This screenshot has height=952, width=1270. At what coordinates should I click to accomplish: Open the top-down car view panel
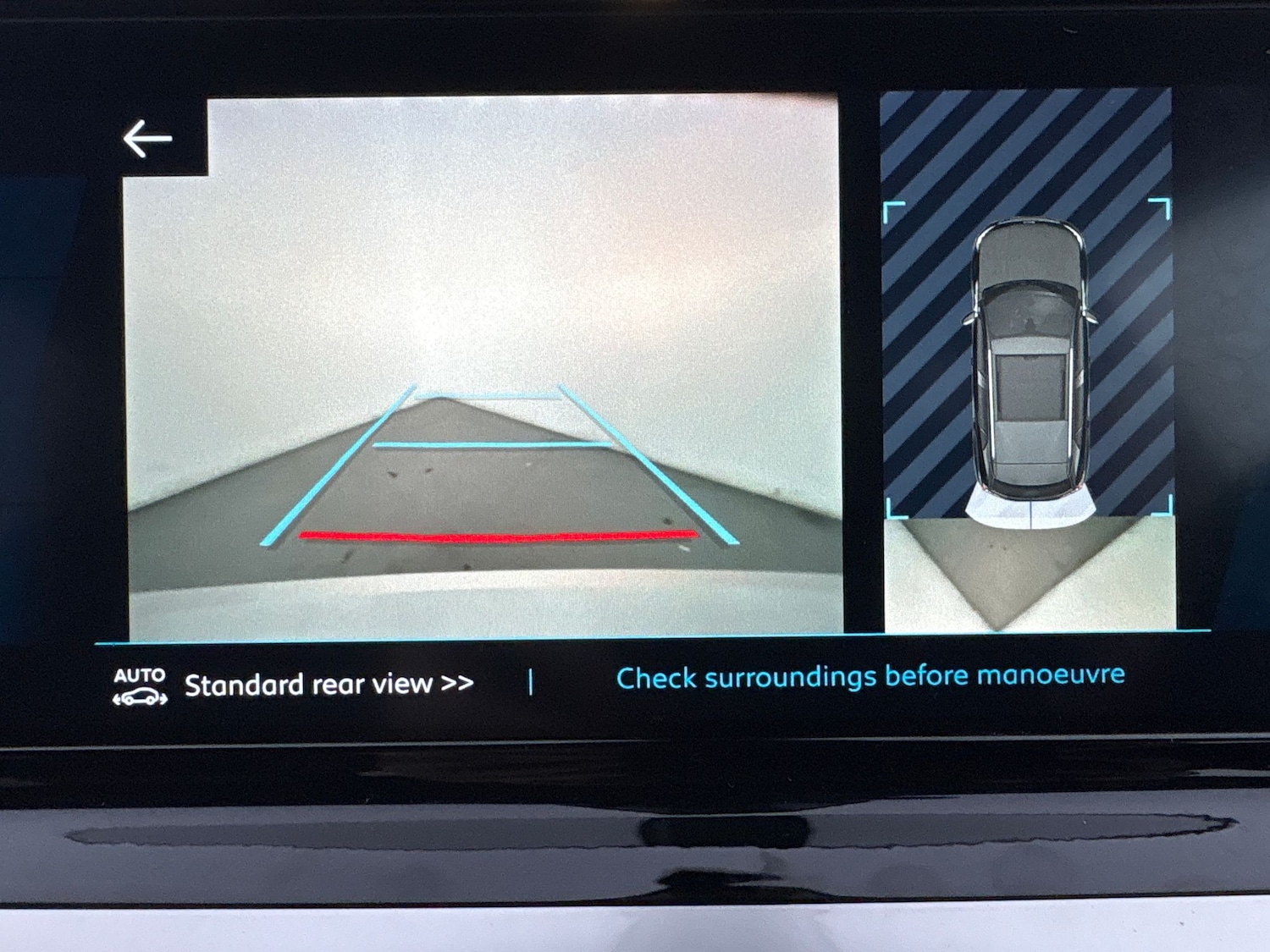(x=1028, y=360)
